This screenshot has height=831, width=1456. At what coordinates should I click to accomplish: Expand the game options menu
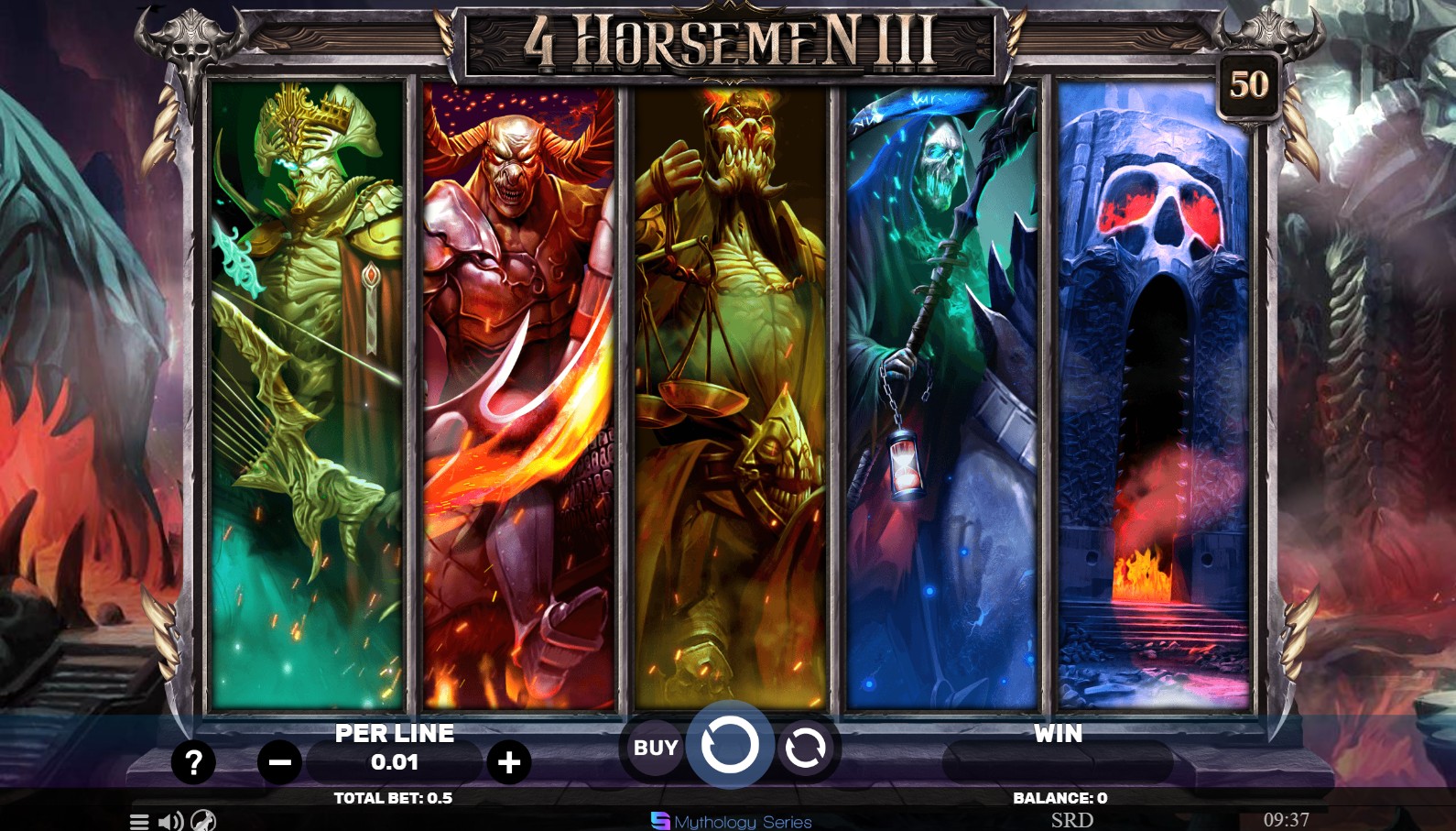(x=139, y=822)
